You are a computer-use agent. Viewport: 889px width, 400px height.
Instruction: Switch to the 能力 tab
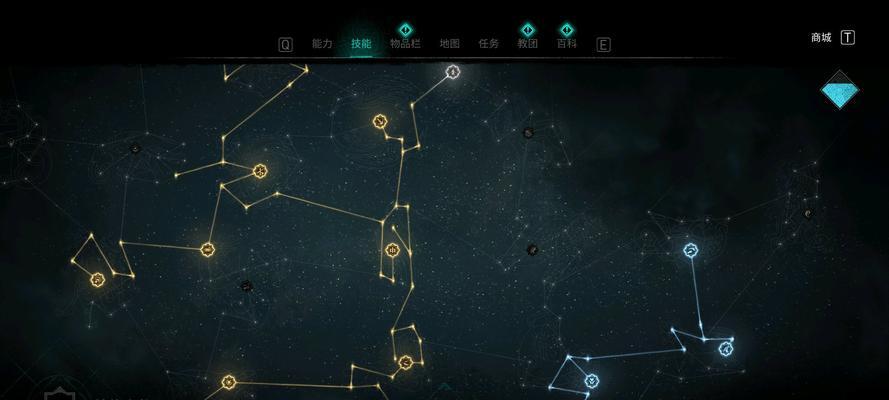(x=322, y=44)
